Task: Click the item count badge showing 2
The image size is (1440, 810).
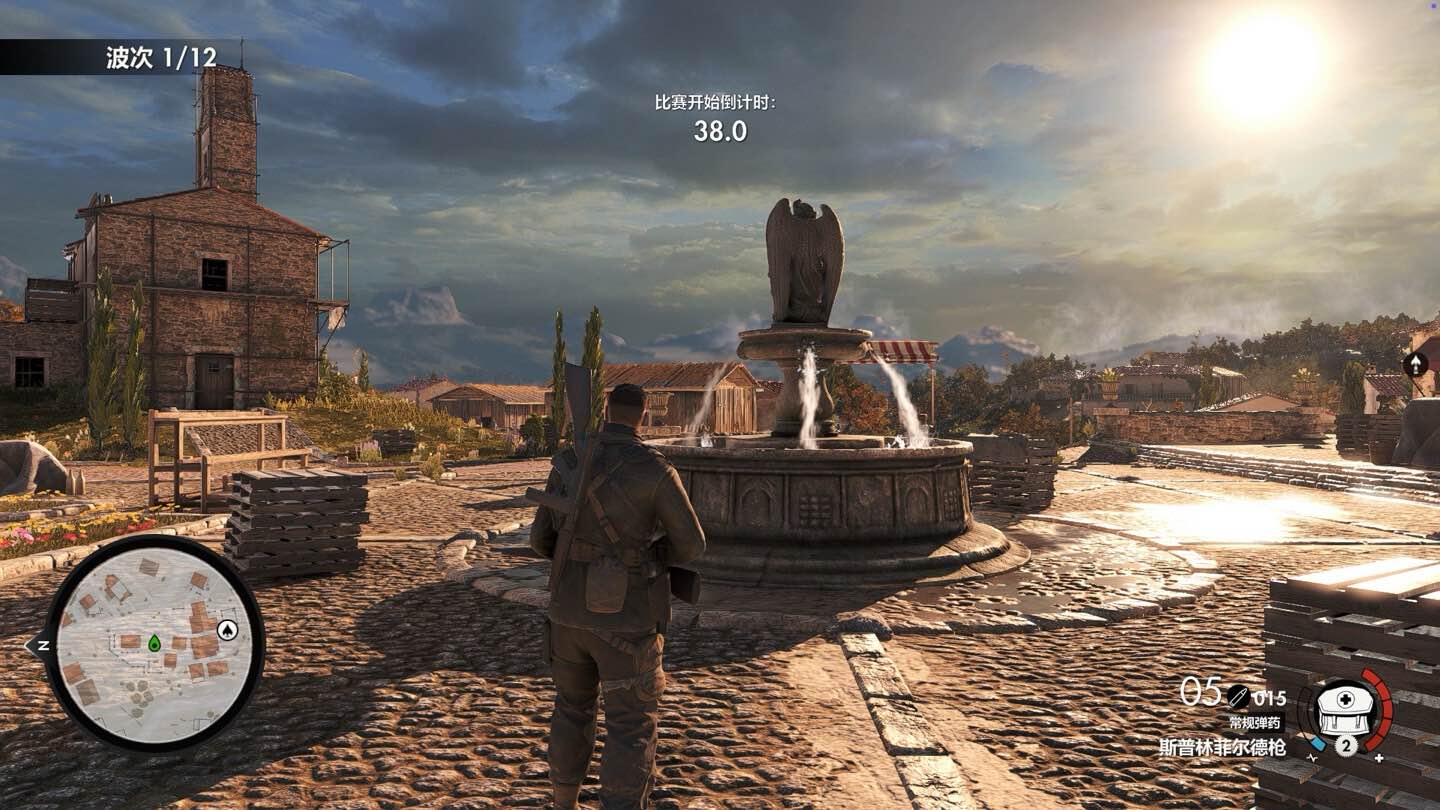Action: coord(1345,745)
